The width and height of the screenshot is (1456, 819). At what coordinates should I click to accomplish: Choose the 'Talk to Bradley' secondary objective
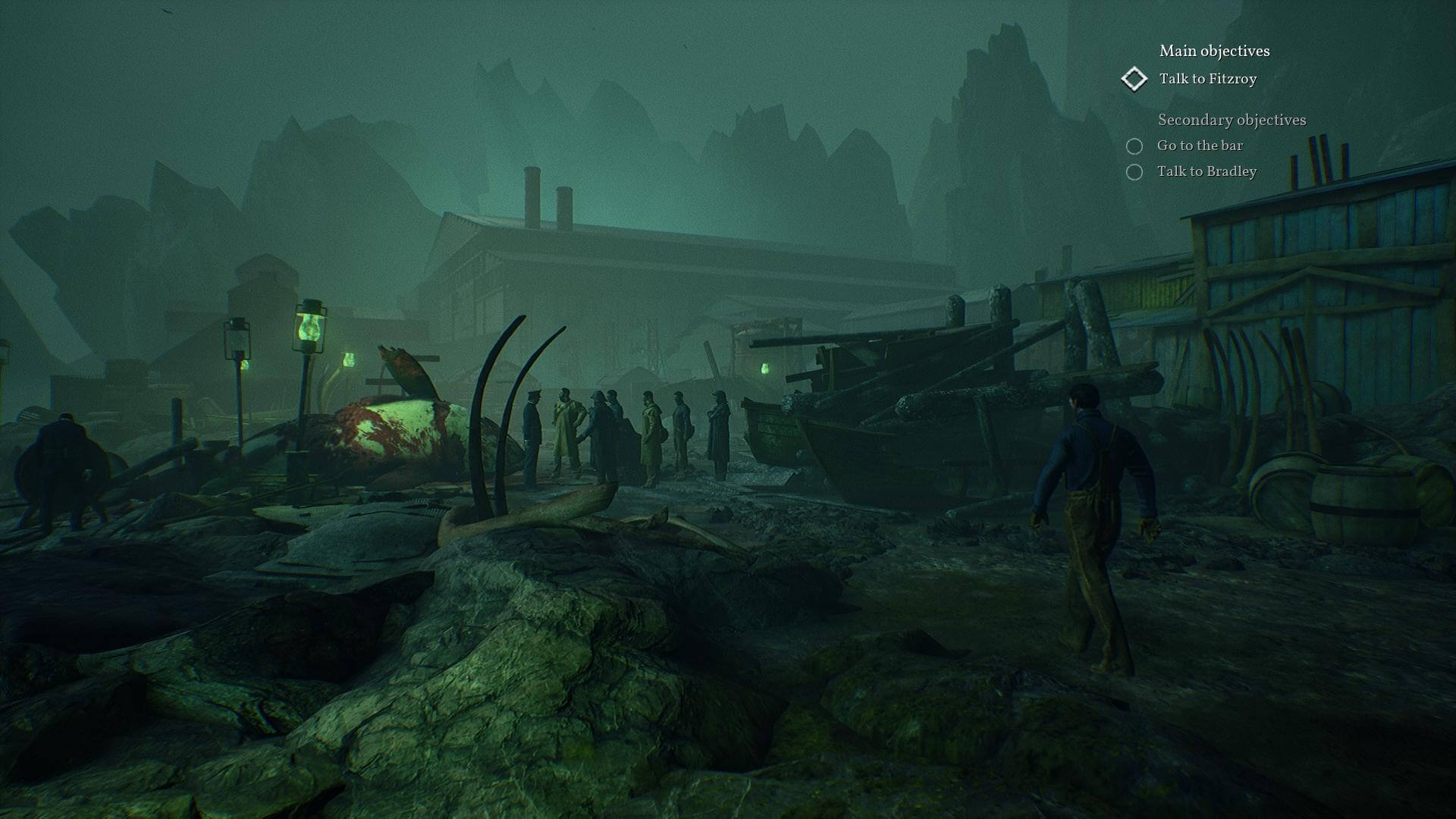coord(1206,171)
